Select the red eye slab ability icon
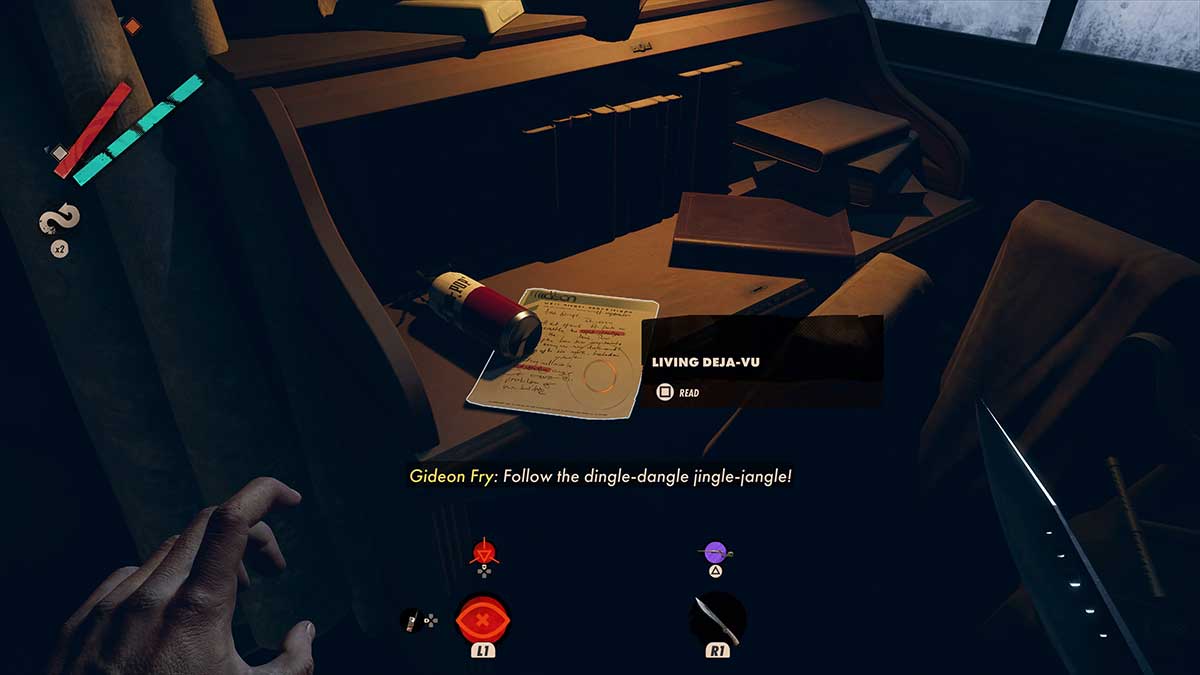 point(483,620)
